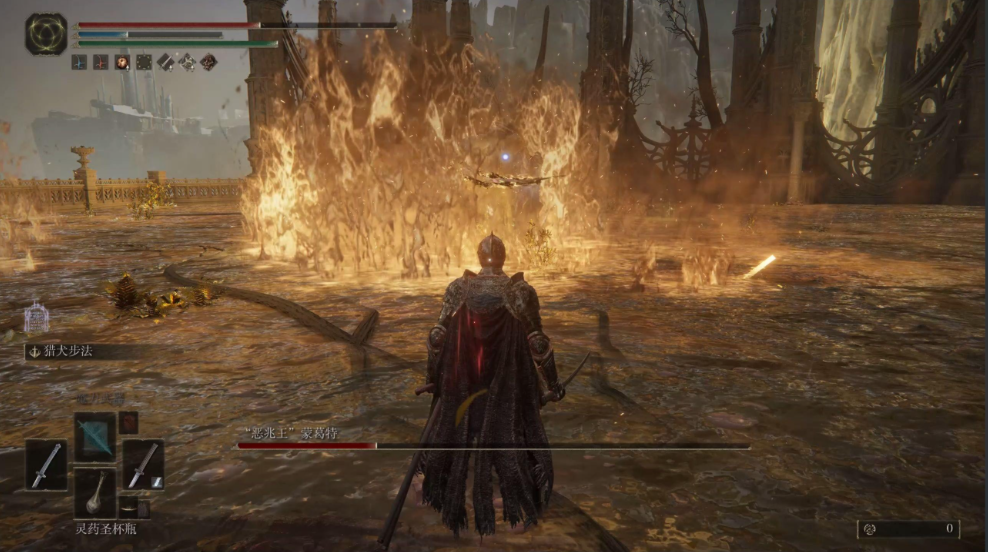988x552 pixels.
Task: Click the golden triple-ring emblem beside the health bar
Action: 46,34
